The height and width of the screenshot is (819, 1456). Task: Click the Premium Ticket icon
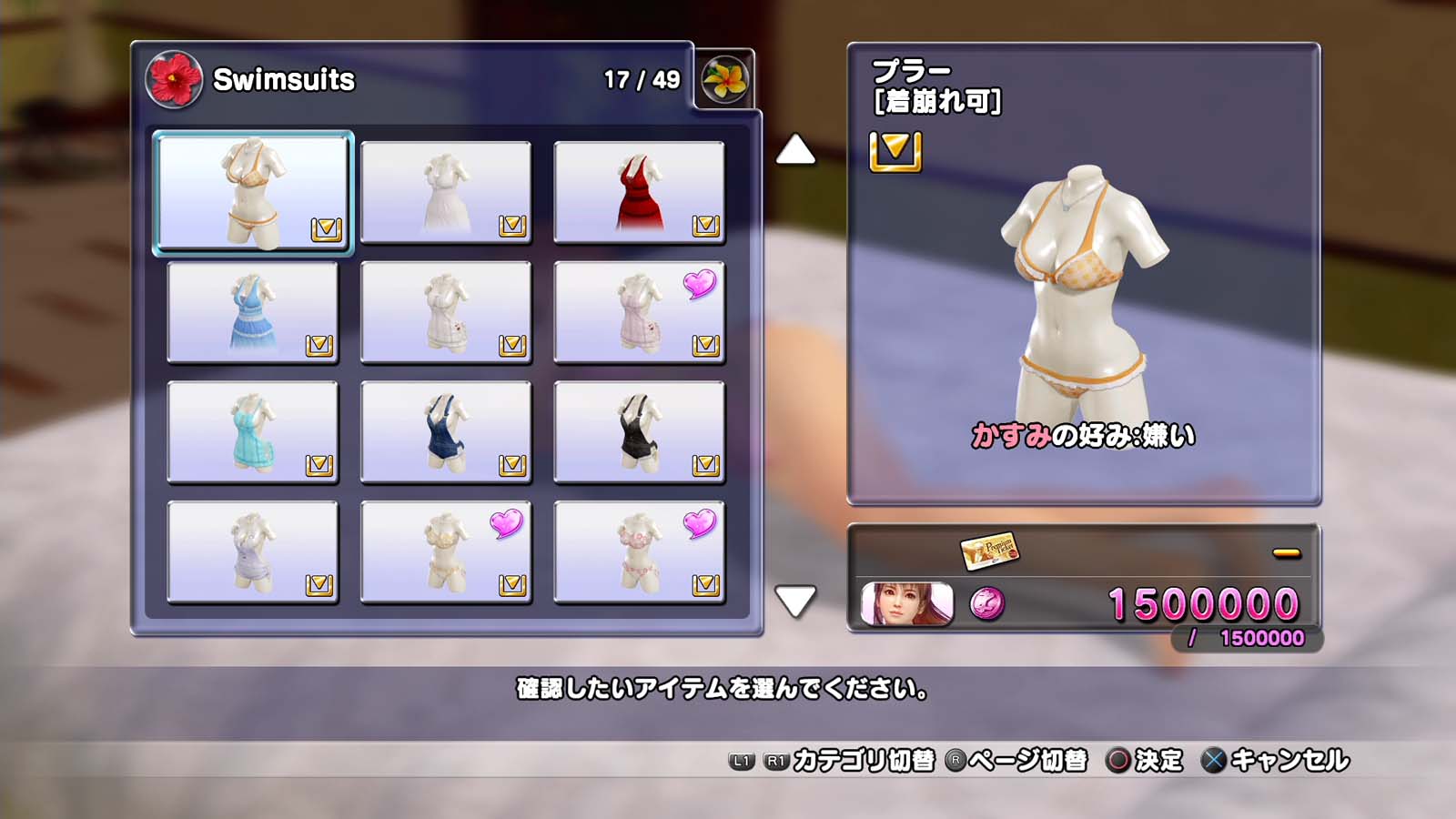click(989, 550)
